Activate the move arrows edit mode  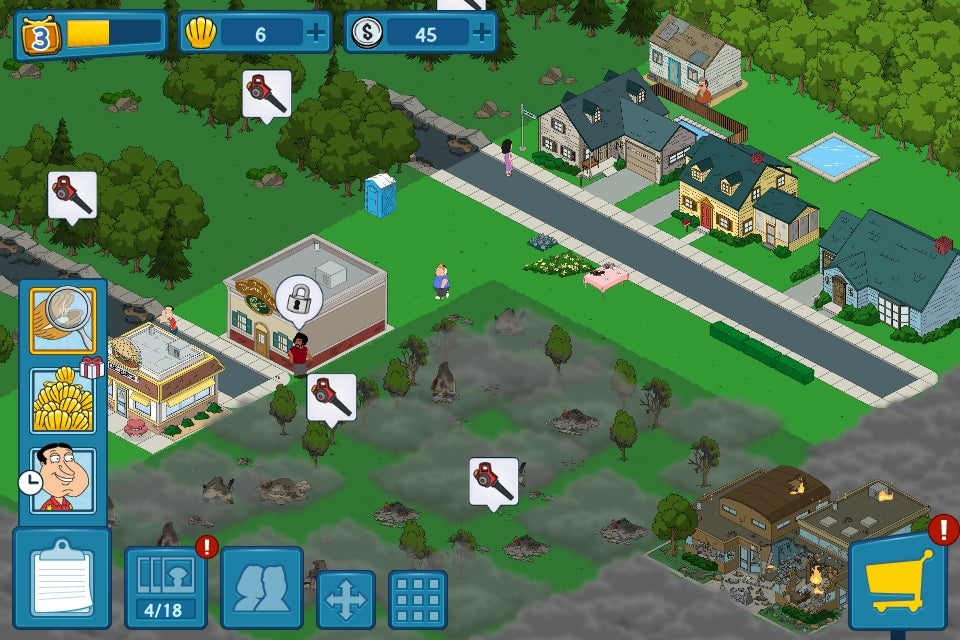346,599
